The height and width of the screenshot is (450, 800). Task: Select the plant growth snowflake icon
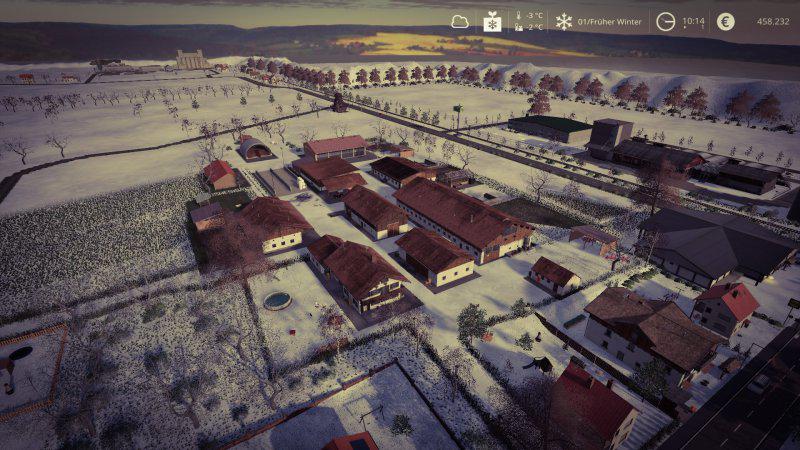[x=493, y=21]
